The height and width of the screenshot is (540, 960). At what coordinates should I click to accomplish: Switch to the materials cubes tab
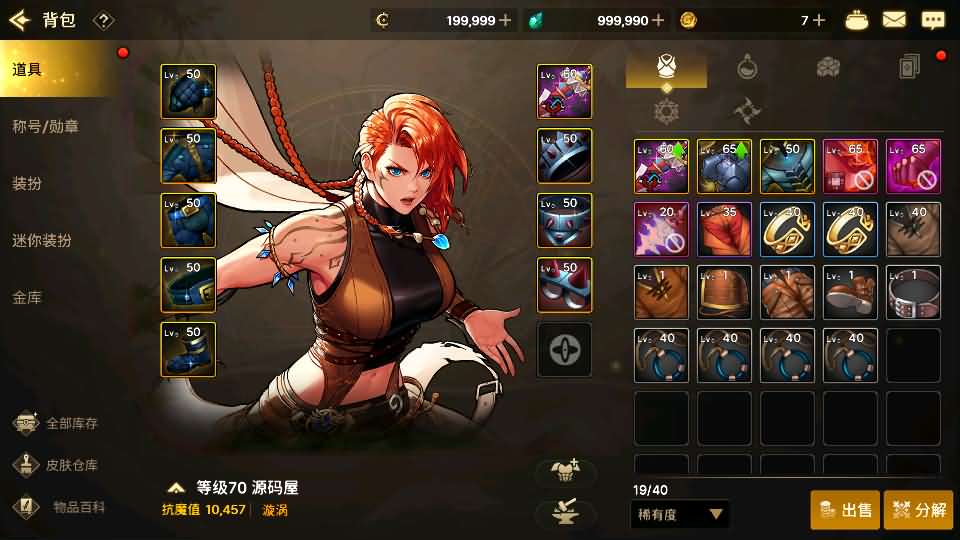point(828,67)
